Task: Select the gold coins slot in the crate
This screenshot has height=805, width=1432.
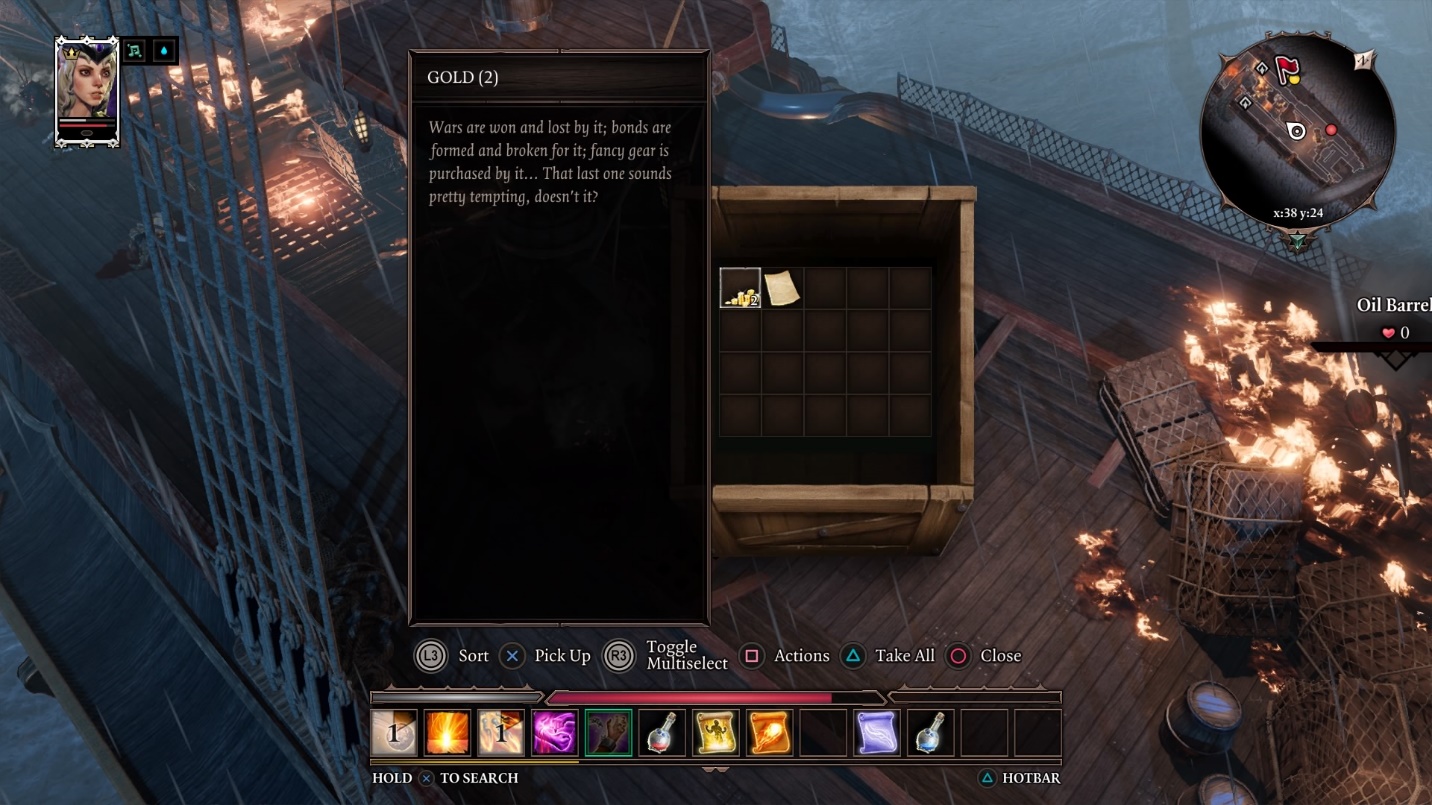Action: [x=740, y=288]
